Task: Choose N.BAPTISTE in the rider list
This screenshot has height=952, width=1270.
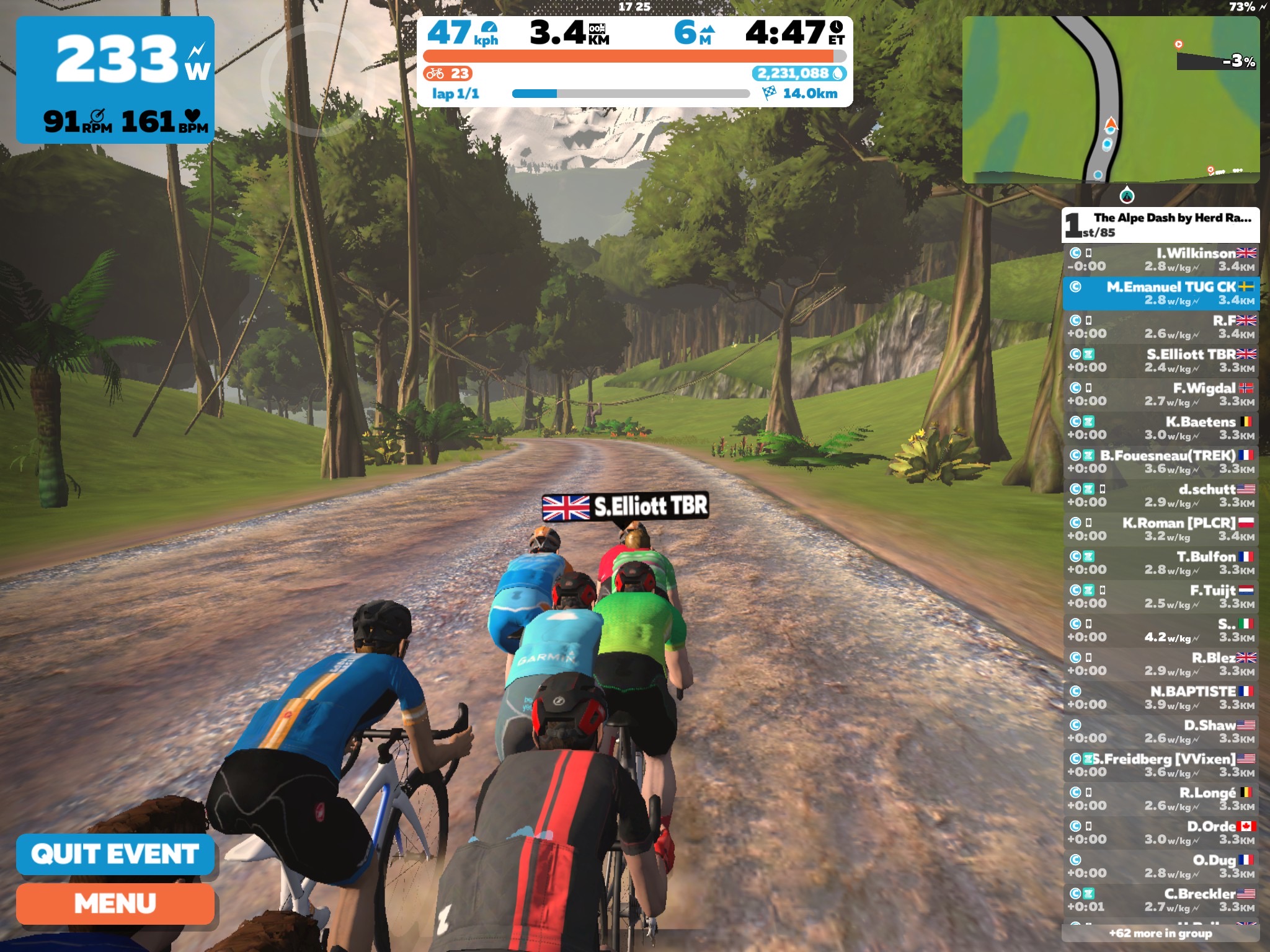Action: [x=1160, y=697]
